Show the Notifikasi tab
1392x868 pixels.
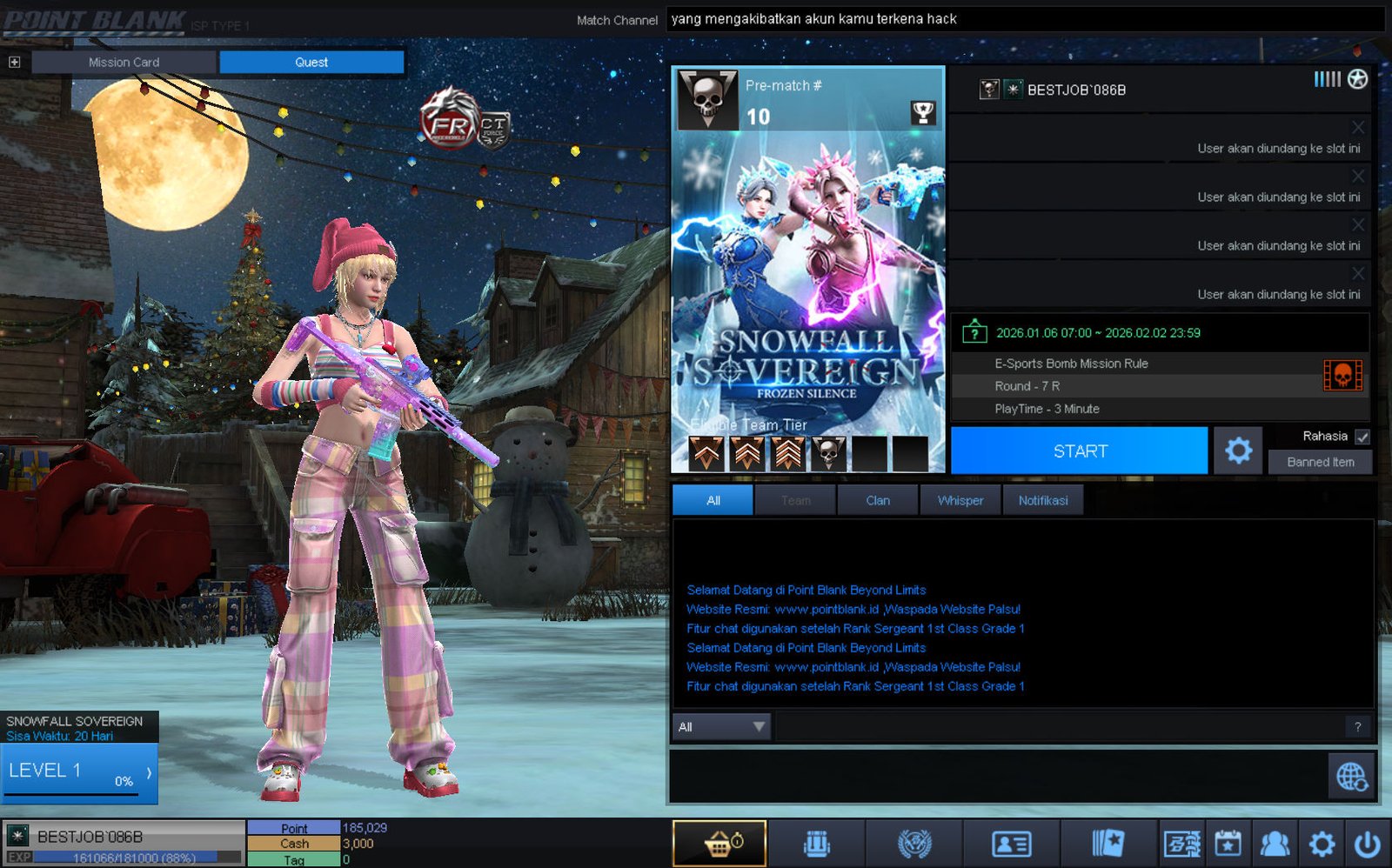(1042, 500)
